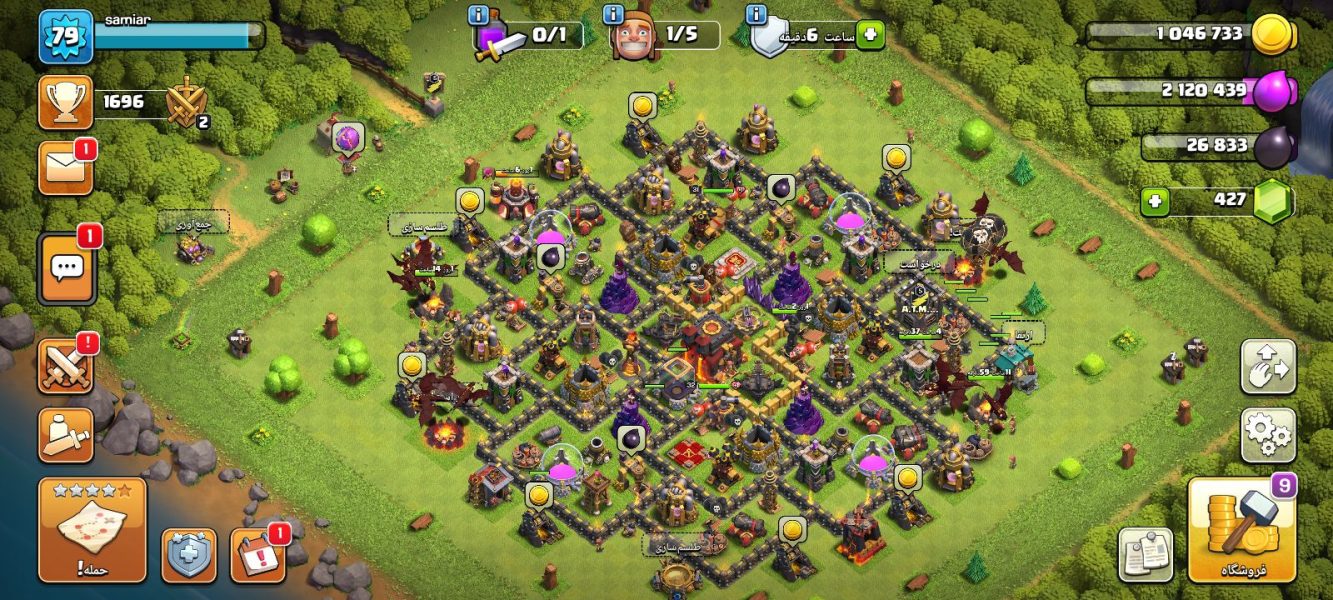Open the settings gear menu
Viewport: 1333px width, 600px height.
tap(1268, 434)
